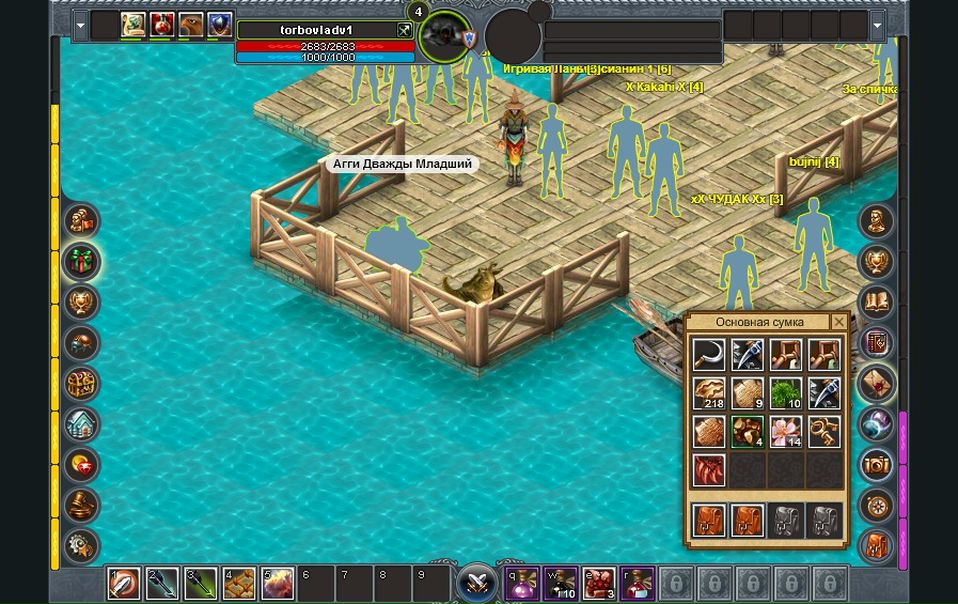Choose the item stack showing 218

pyautogui.click(x=709, y=393)
